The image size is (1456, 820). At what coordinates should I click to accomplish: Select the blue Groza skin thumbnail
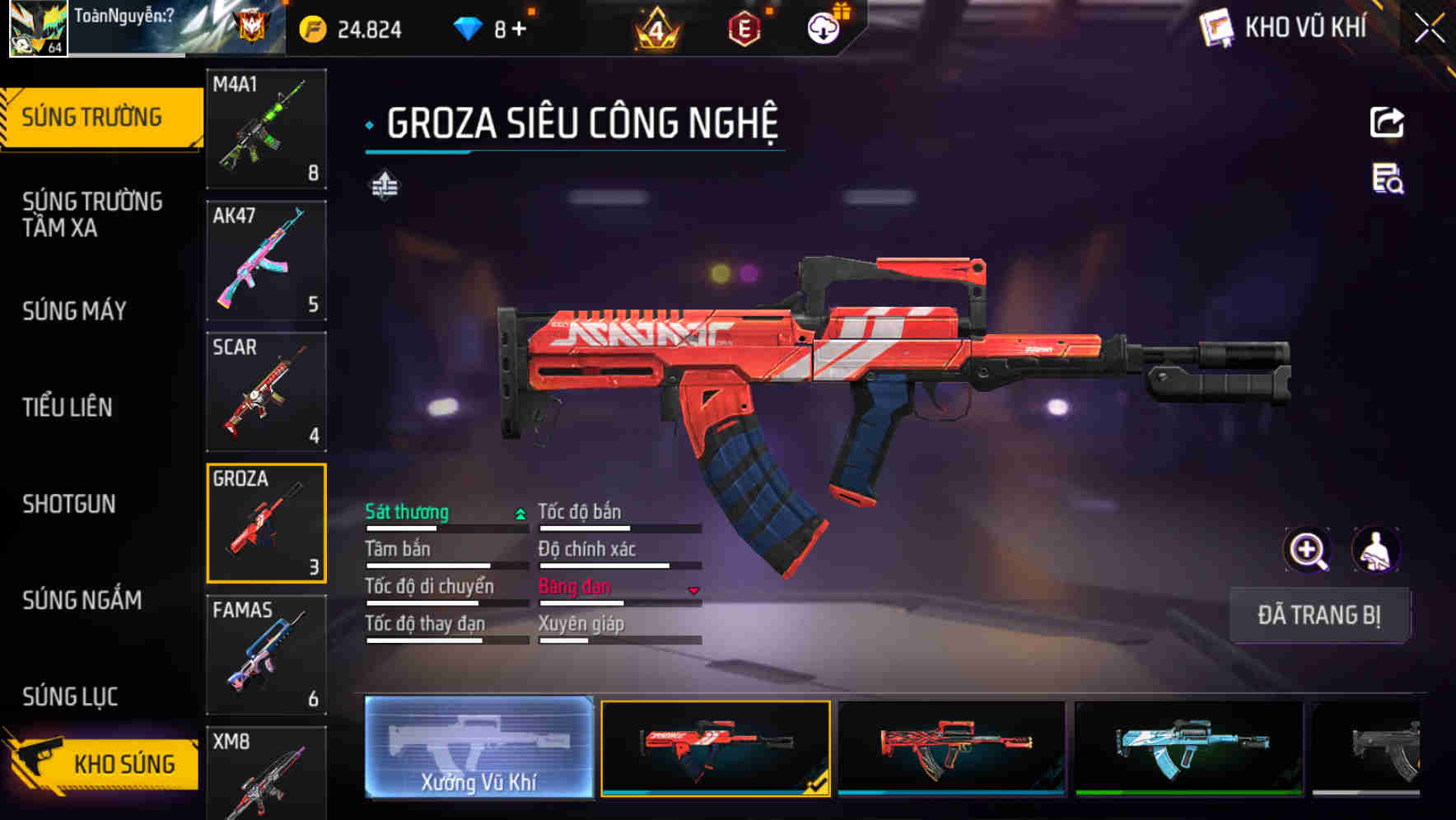pos(1189,748)
